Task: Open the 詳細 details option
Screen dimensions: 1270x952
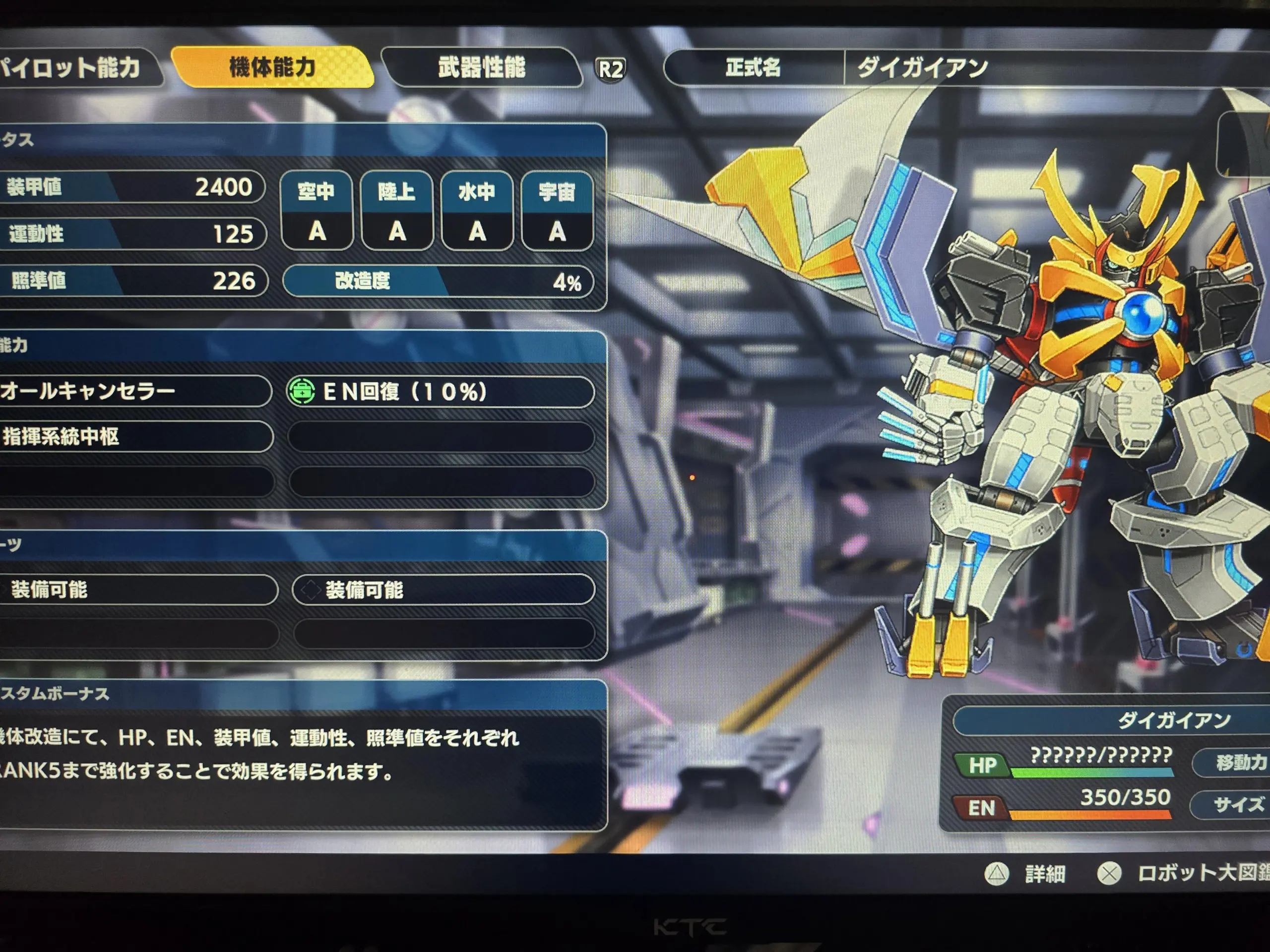Action: (x=1028, y=874)
